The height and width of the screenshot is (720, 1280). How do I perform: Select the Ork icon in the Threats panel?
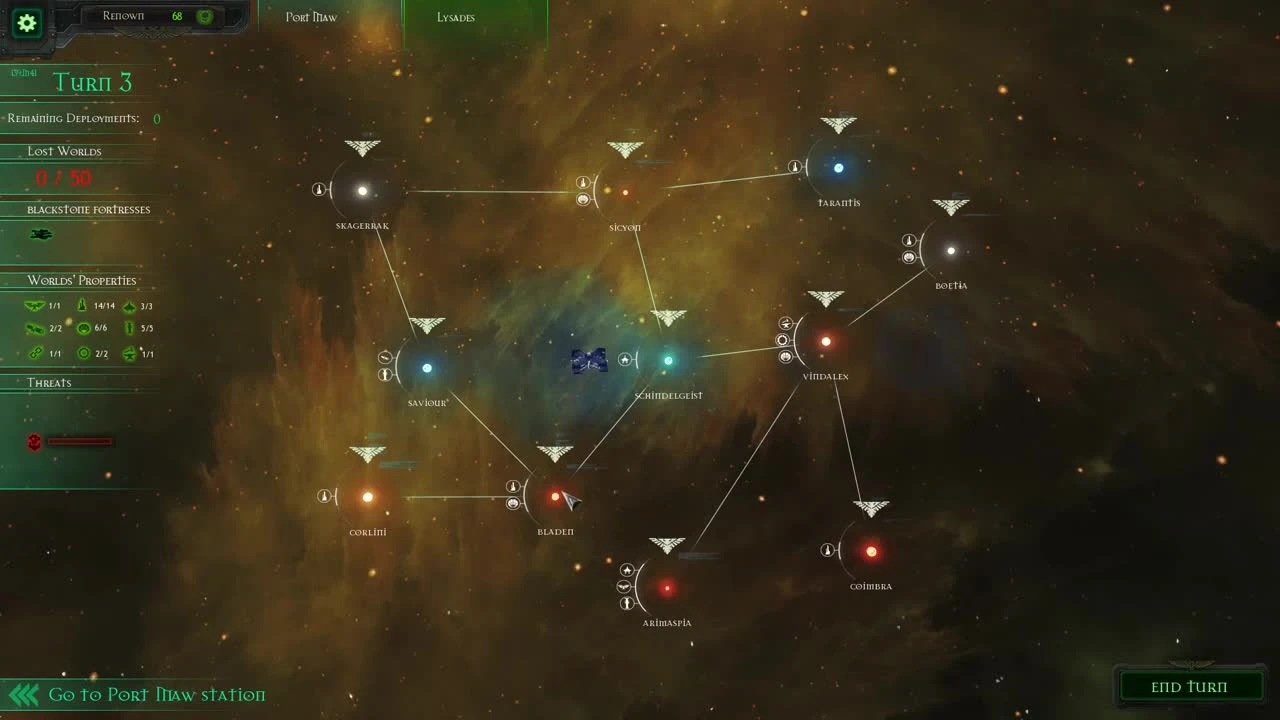(34, 441)
